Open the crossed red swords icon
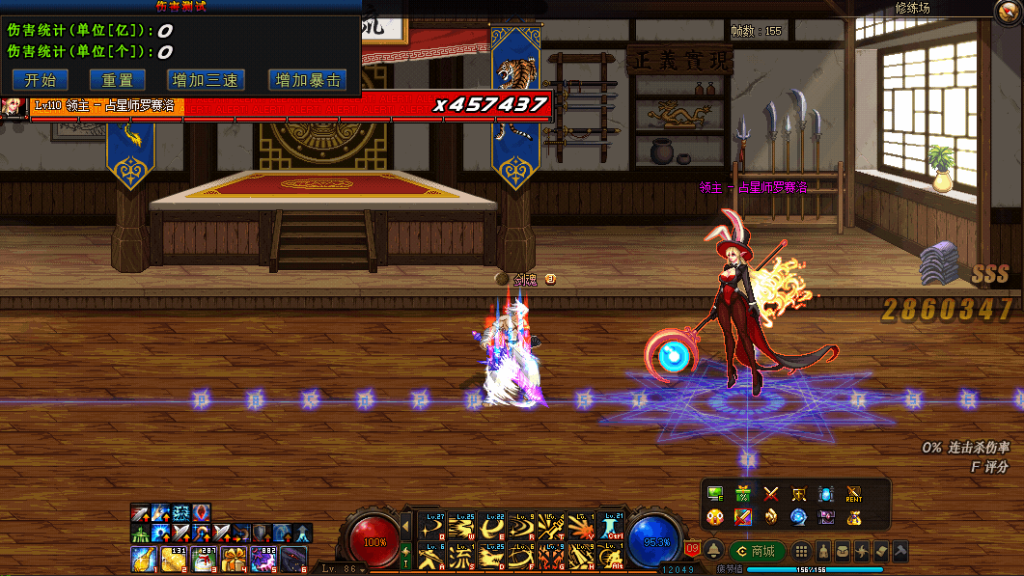This screenshot has width=1024, height=576. click(x=771, y=493)
